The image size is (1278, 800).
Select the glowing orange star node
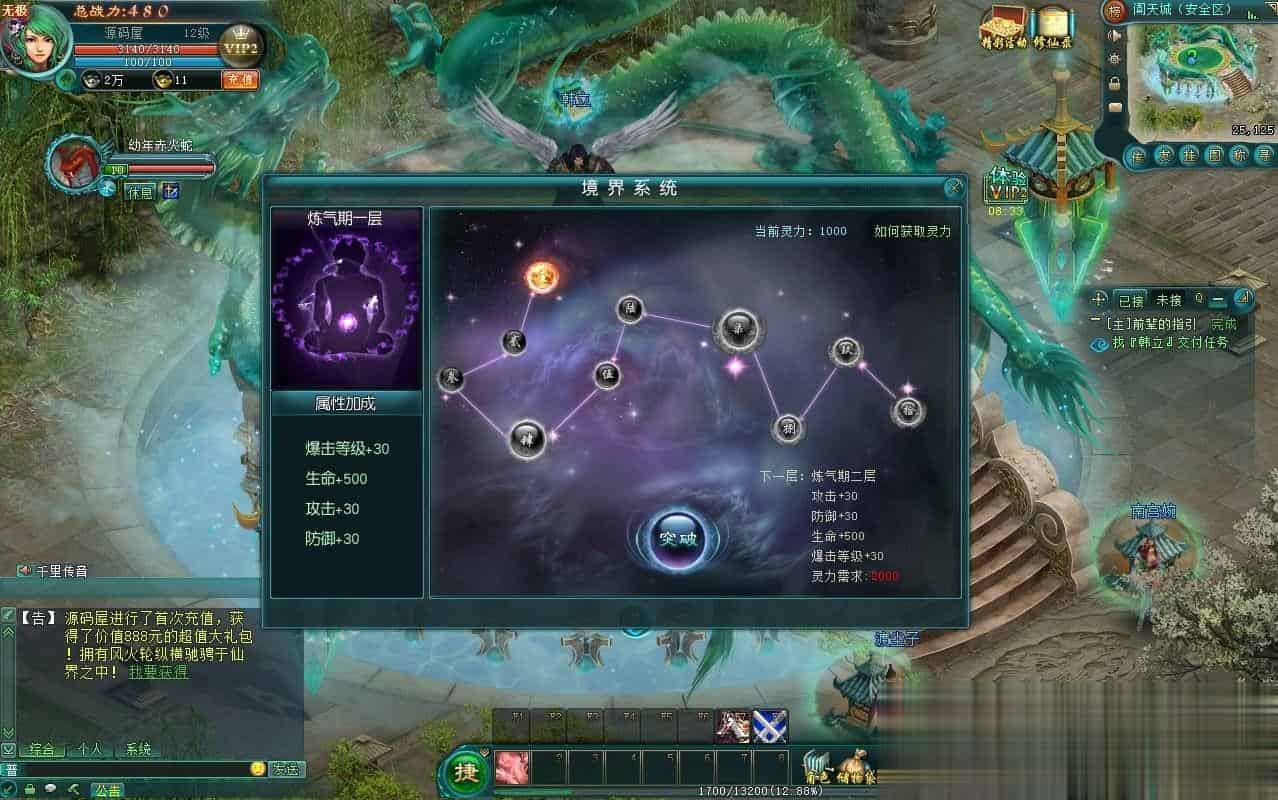point(541,276)
